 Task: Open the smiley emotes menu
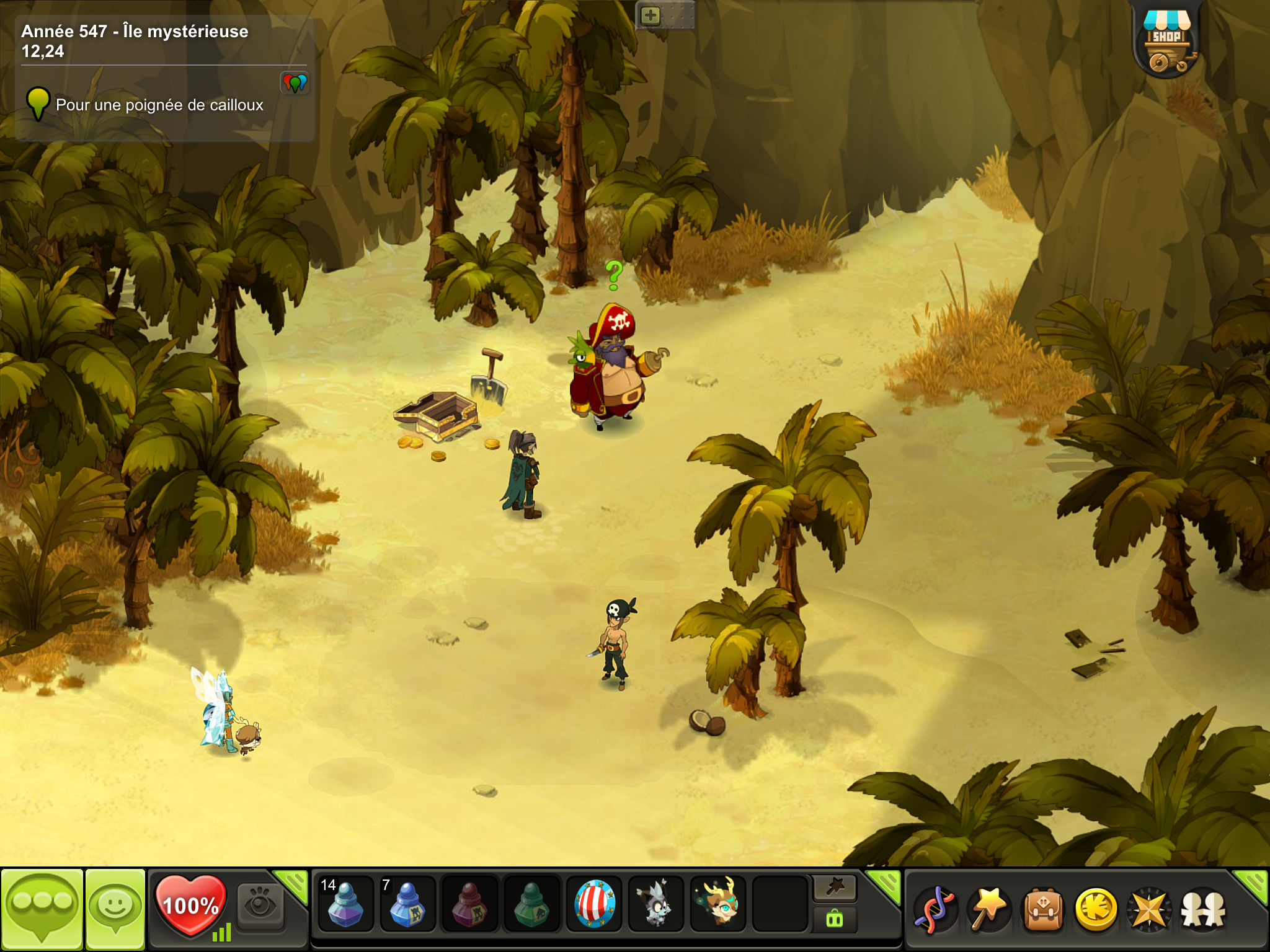(115, 908)
